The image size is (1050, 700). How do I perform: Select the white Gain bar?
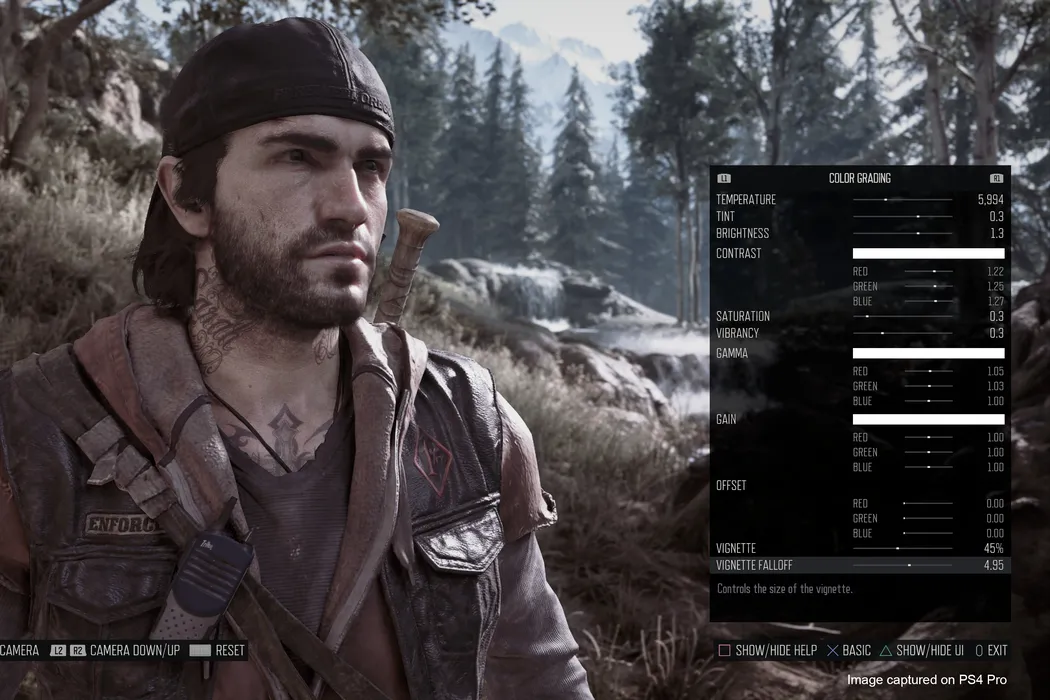928,420
